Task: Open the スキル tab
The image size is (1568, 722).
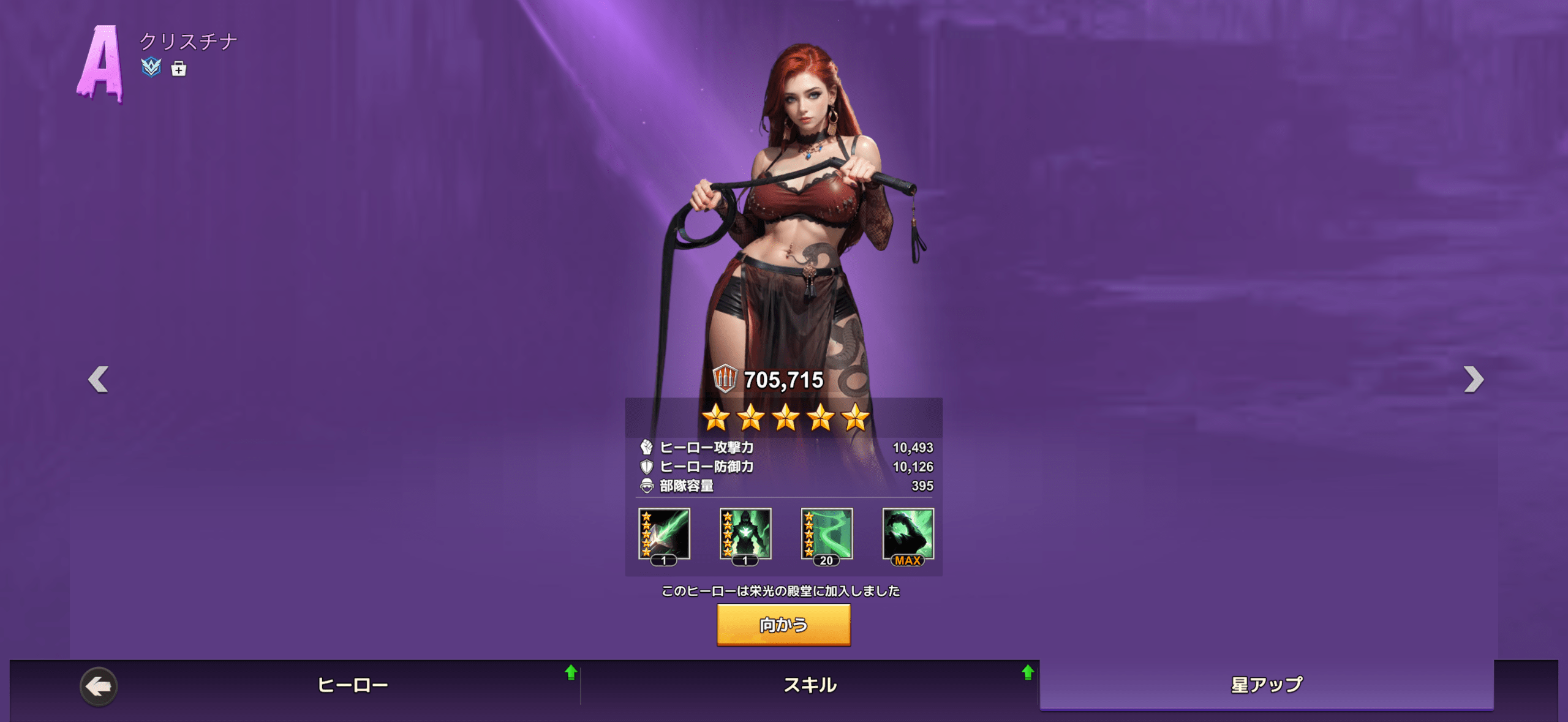Action: [x=810, y=685]
